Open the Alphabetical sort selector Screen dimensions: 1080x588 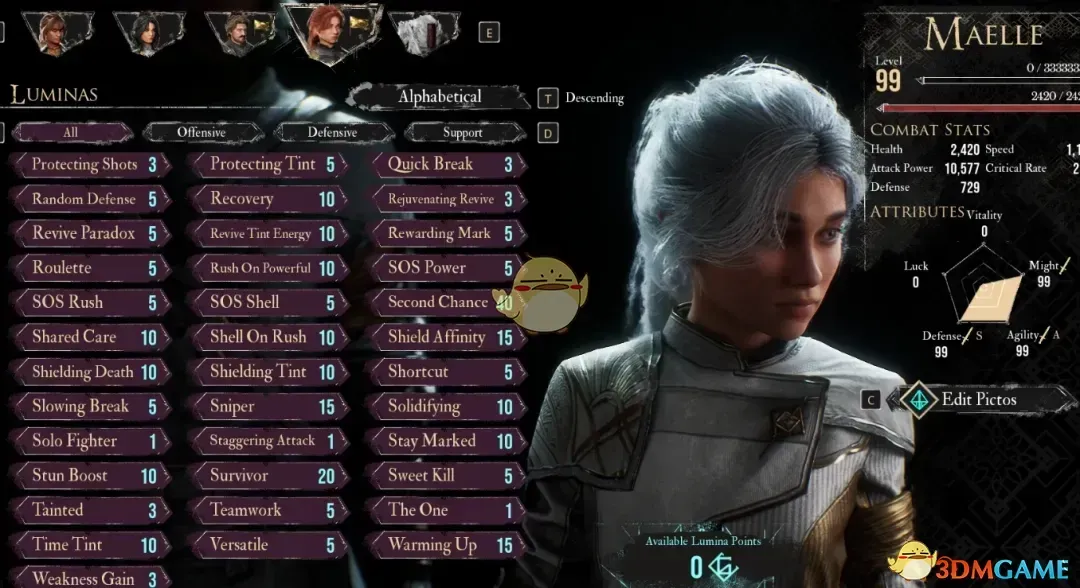pyautogui.click(x=439, y=97)
